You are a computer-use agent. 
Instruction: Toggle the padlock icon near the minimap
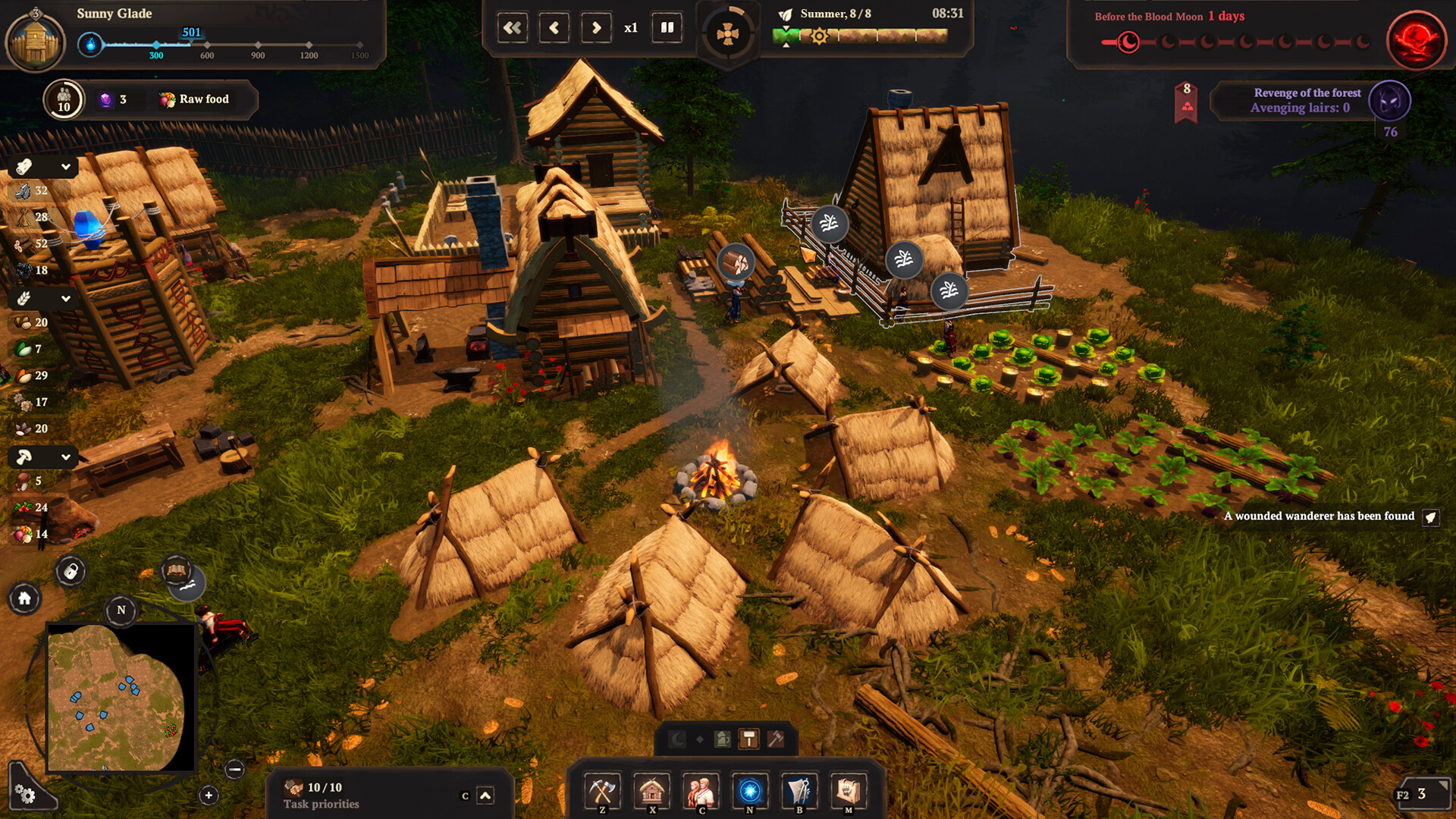(71, 573)
